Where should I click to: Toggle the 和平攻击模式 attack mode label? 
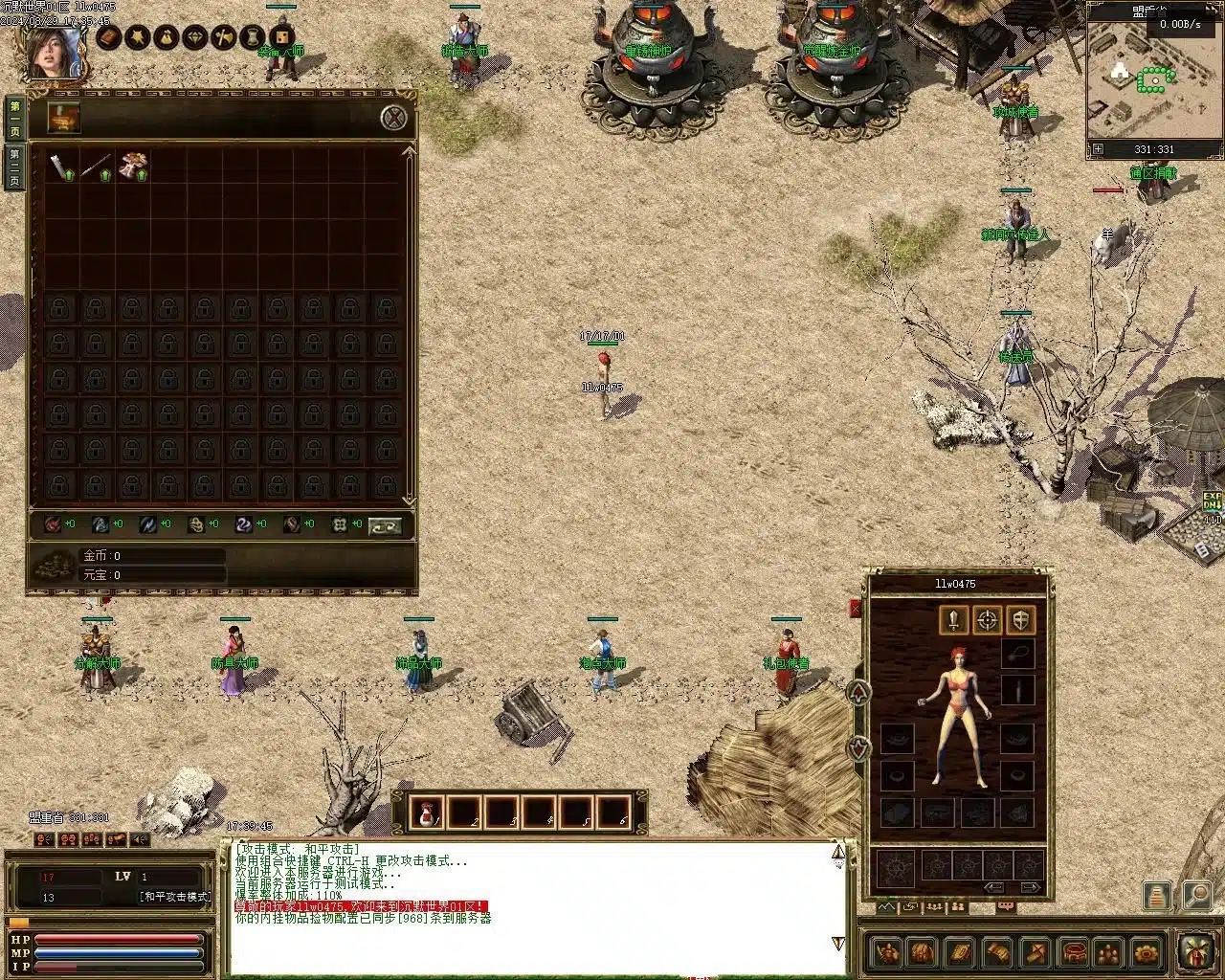pos(175,897)
